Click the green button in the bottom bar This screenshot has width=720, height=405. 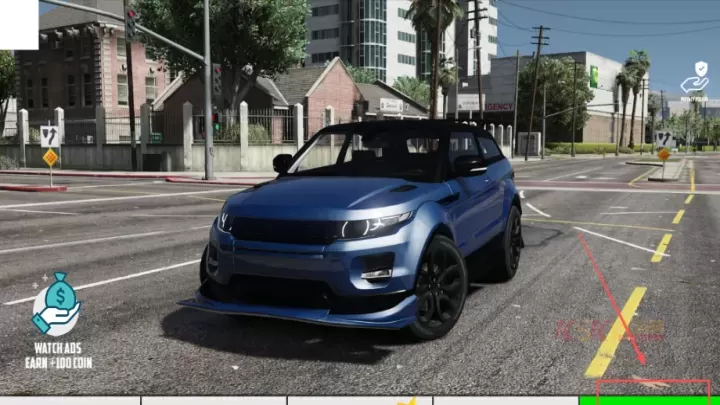tap(649, 399)
